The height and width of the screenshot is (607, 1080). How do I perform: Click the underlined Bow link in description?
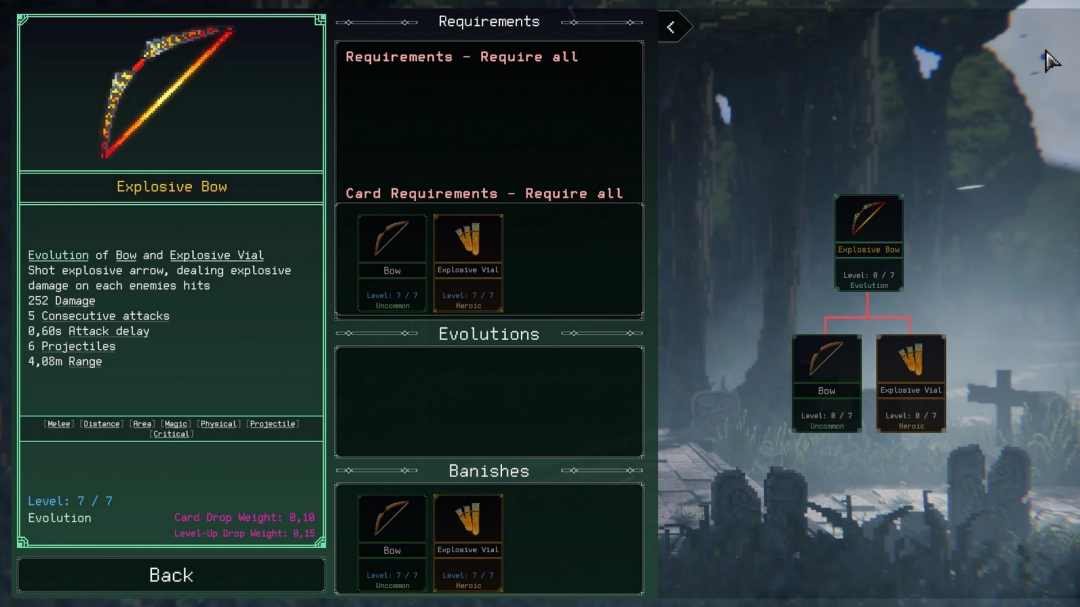tap(126, 255)
